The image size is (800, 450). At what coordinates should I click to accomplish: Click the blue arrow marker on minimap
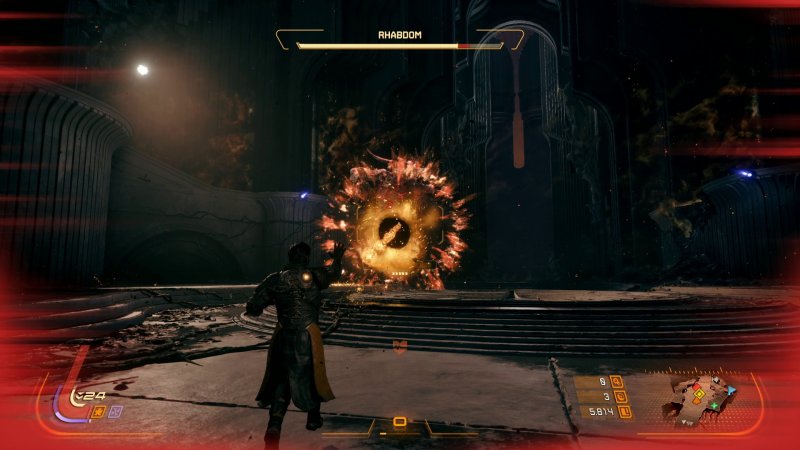(730, 391)
